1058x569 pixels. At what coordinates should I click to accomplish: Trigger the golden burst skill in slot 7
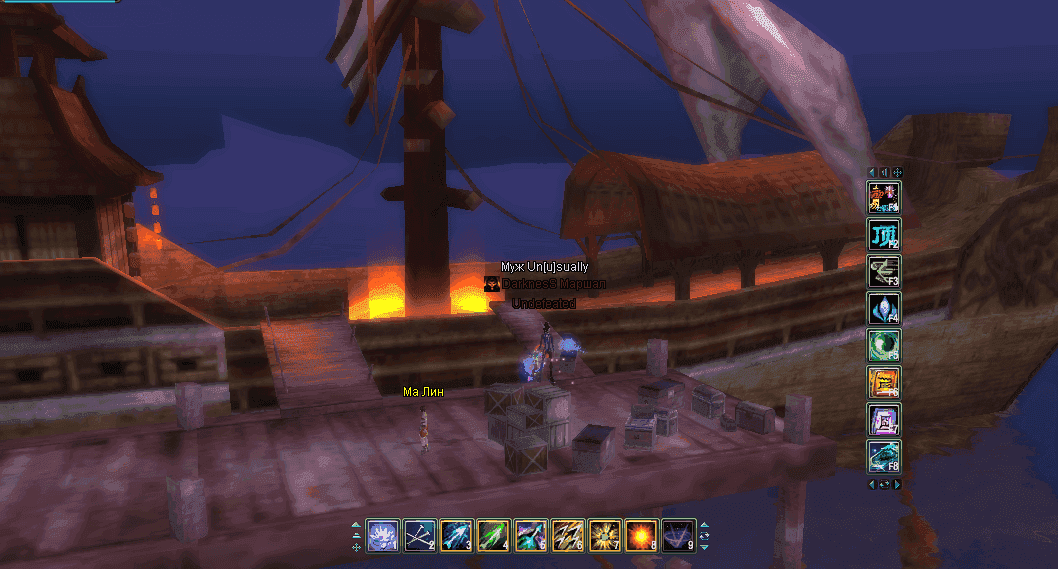click(x=604, y=536)
